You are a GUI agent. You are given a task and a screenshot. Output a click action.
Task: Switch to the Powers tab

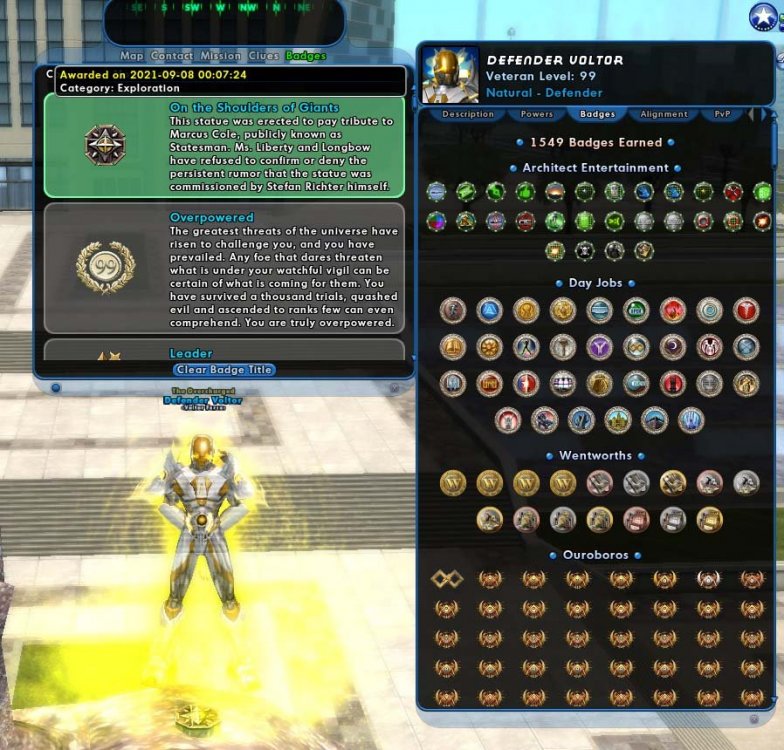click(x=536, y=114)
